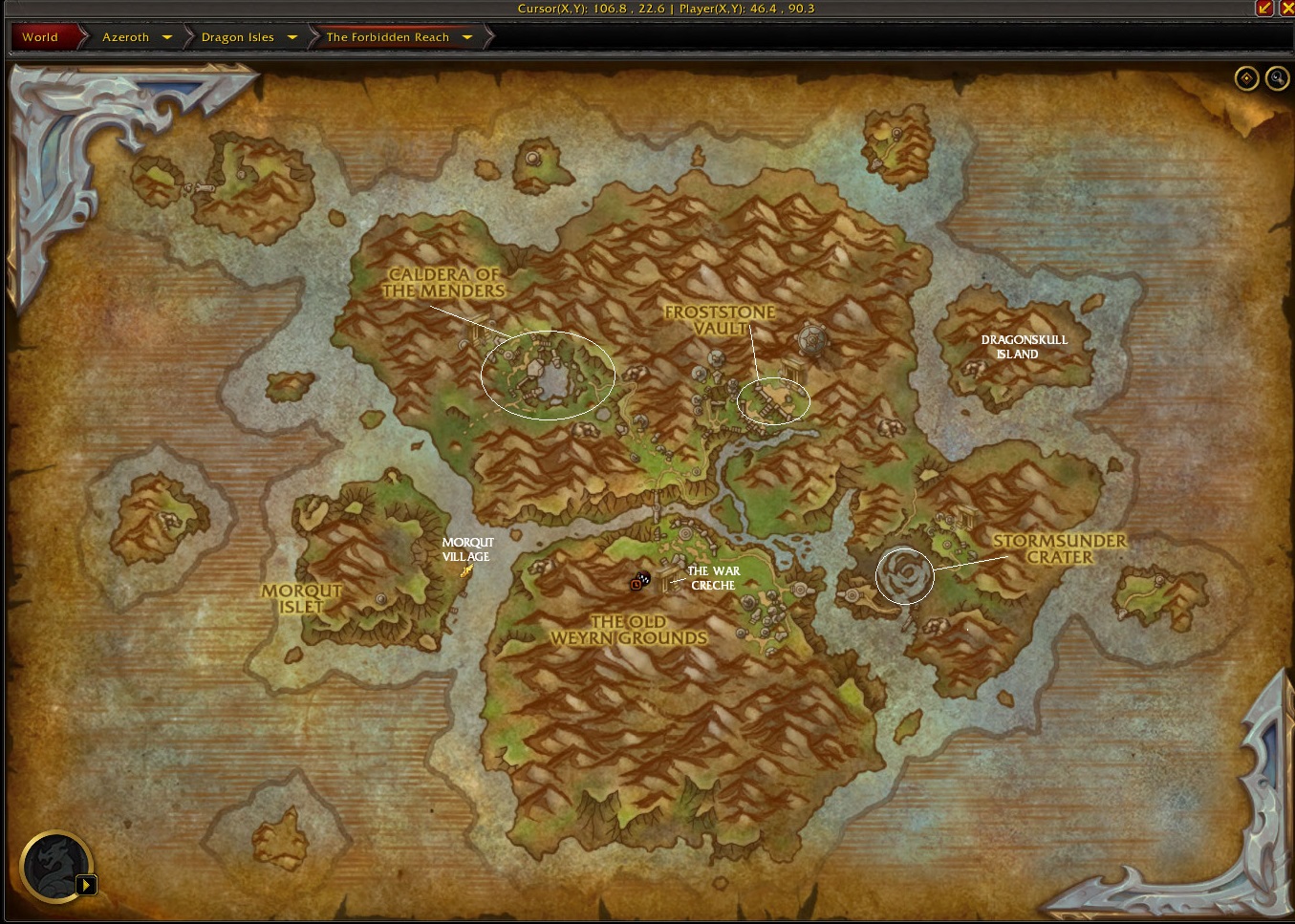
Task: Select the Morqut Village flight point marker
Action: [466, 571]
